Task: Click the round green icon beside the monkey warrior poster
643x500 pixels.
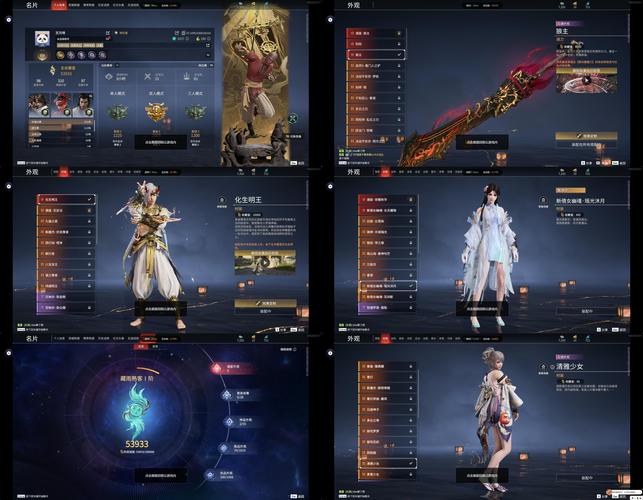Action: click(295, 118)
